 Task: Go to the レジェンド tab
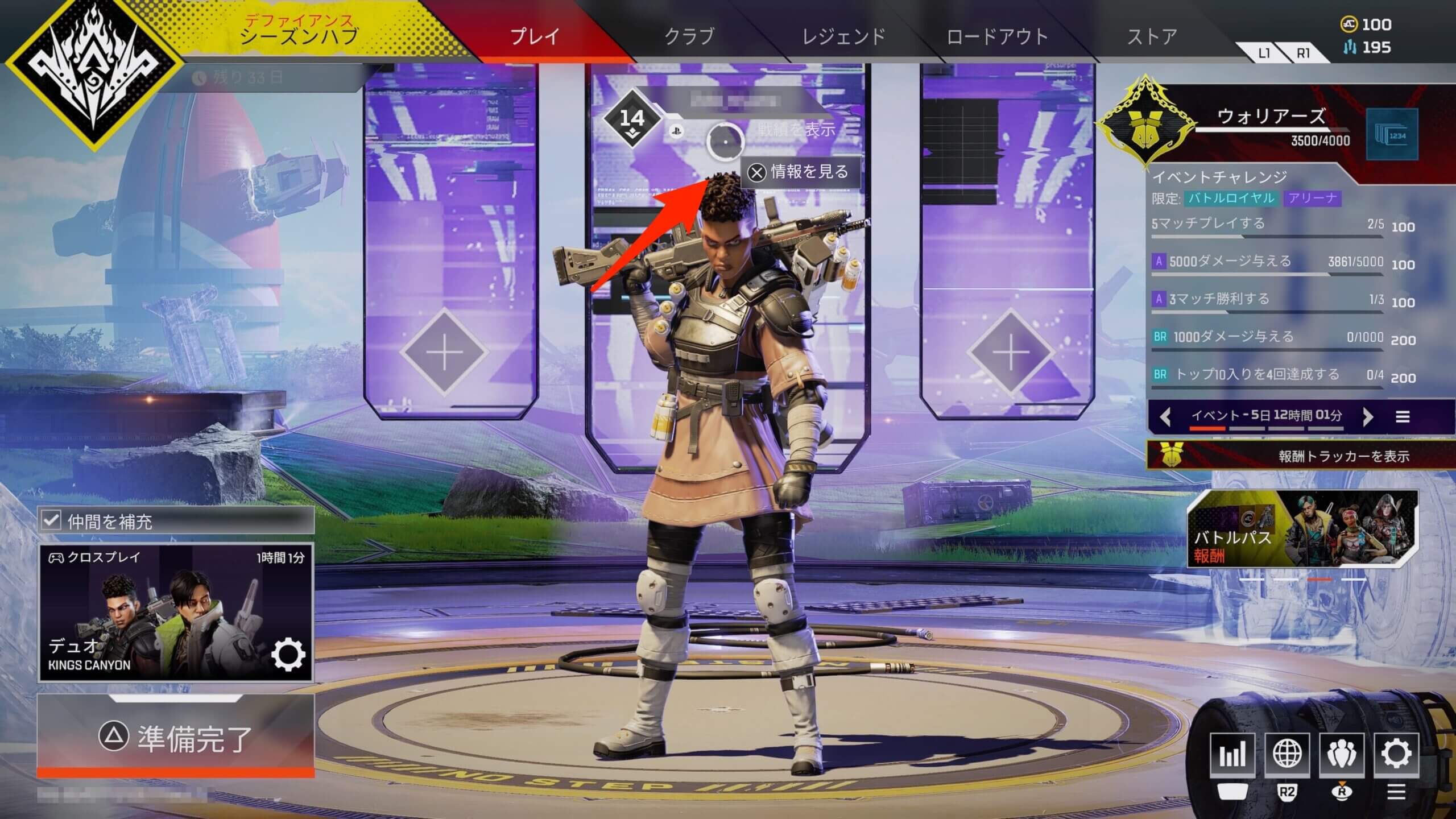pos(843,37)
